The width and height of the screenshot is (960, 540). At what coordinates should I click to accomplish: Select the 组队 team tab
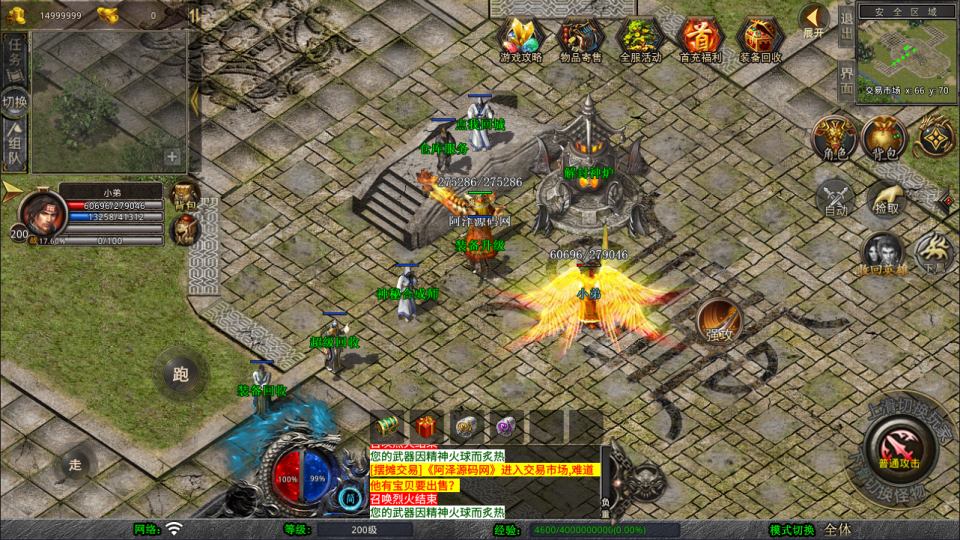(x=15, y=145)
